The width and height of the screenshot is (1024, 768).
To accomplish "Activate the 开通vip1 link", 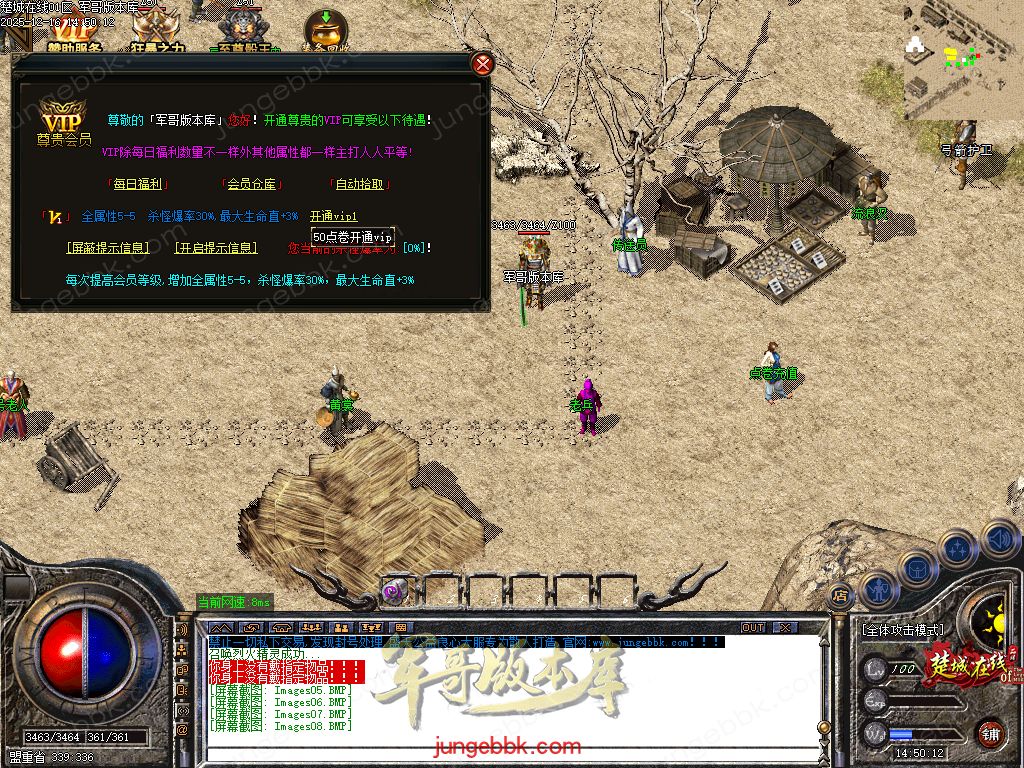I will pyautogui.click(x=333, y=216).
